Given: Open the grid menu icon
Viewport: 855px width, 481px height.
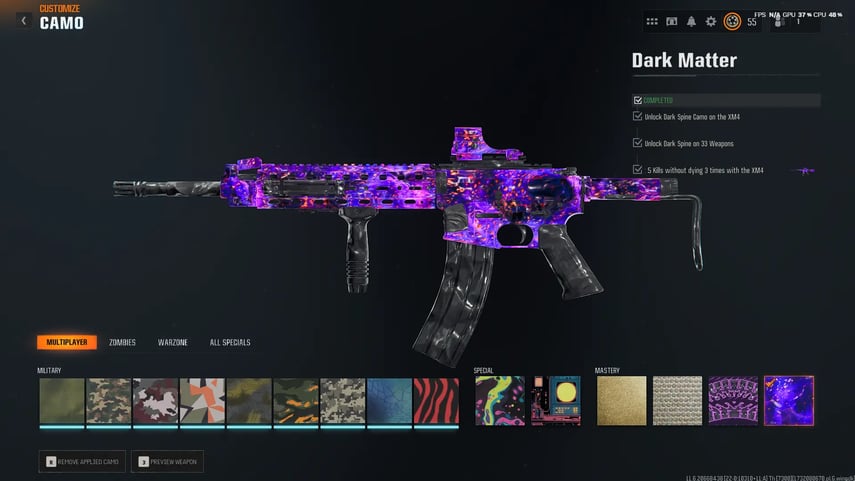Looking at the screenshot, I should point(652,21).
